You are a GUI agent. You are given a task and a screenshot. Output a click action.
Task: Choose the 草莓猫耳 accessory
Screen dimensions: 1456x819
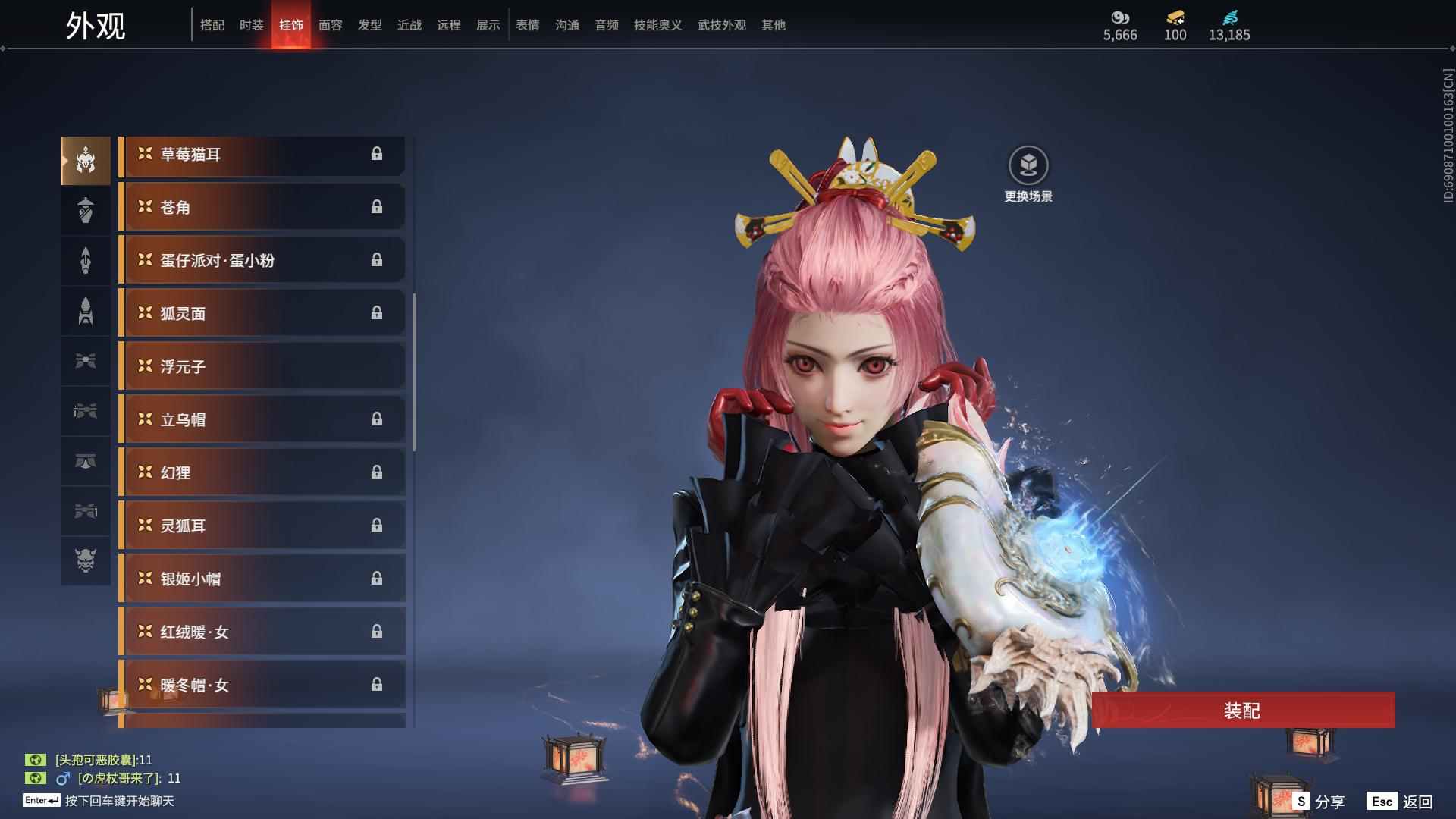pyautogui.click(x=262, y=155)
